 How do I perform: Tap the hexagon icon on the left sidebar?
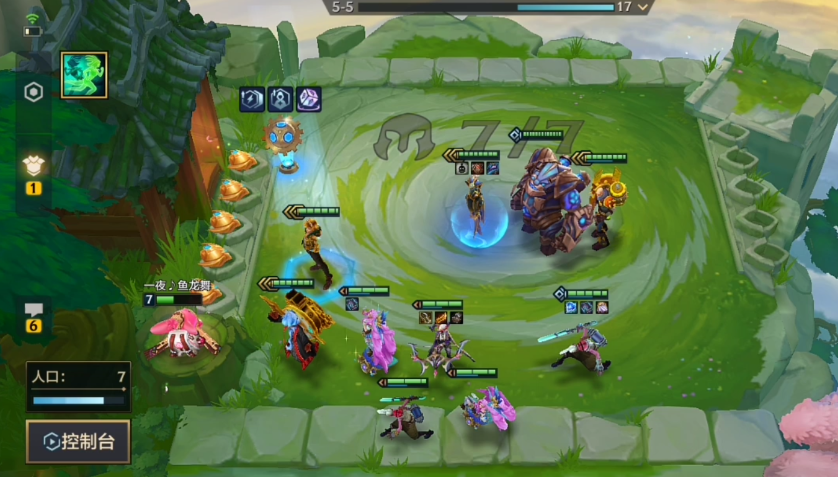point(33,93)
